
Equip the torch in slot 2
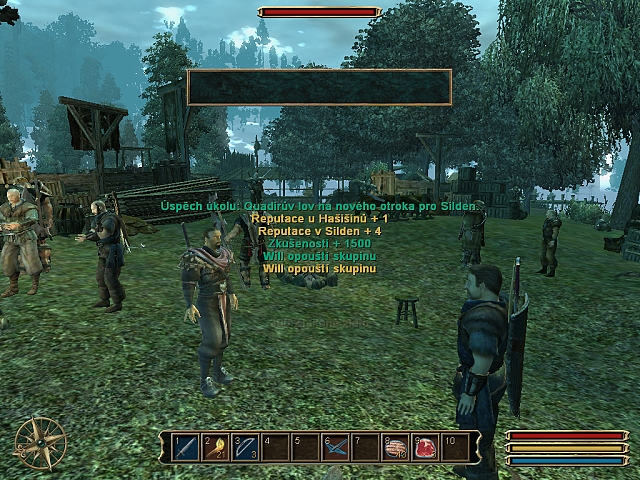(216, 447)
